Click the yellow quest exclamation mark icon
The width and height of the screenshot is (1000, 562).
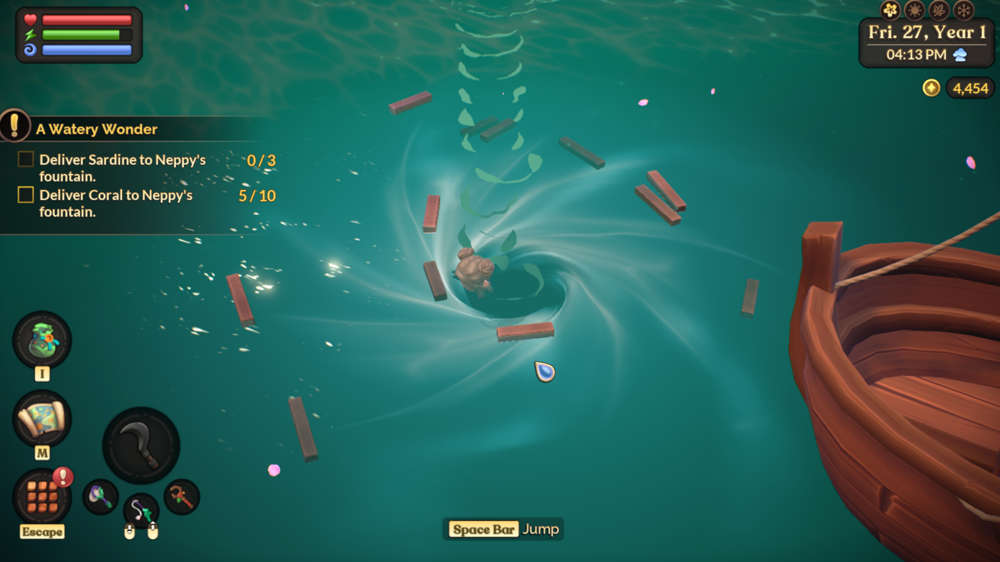(14, 125)
